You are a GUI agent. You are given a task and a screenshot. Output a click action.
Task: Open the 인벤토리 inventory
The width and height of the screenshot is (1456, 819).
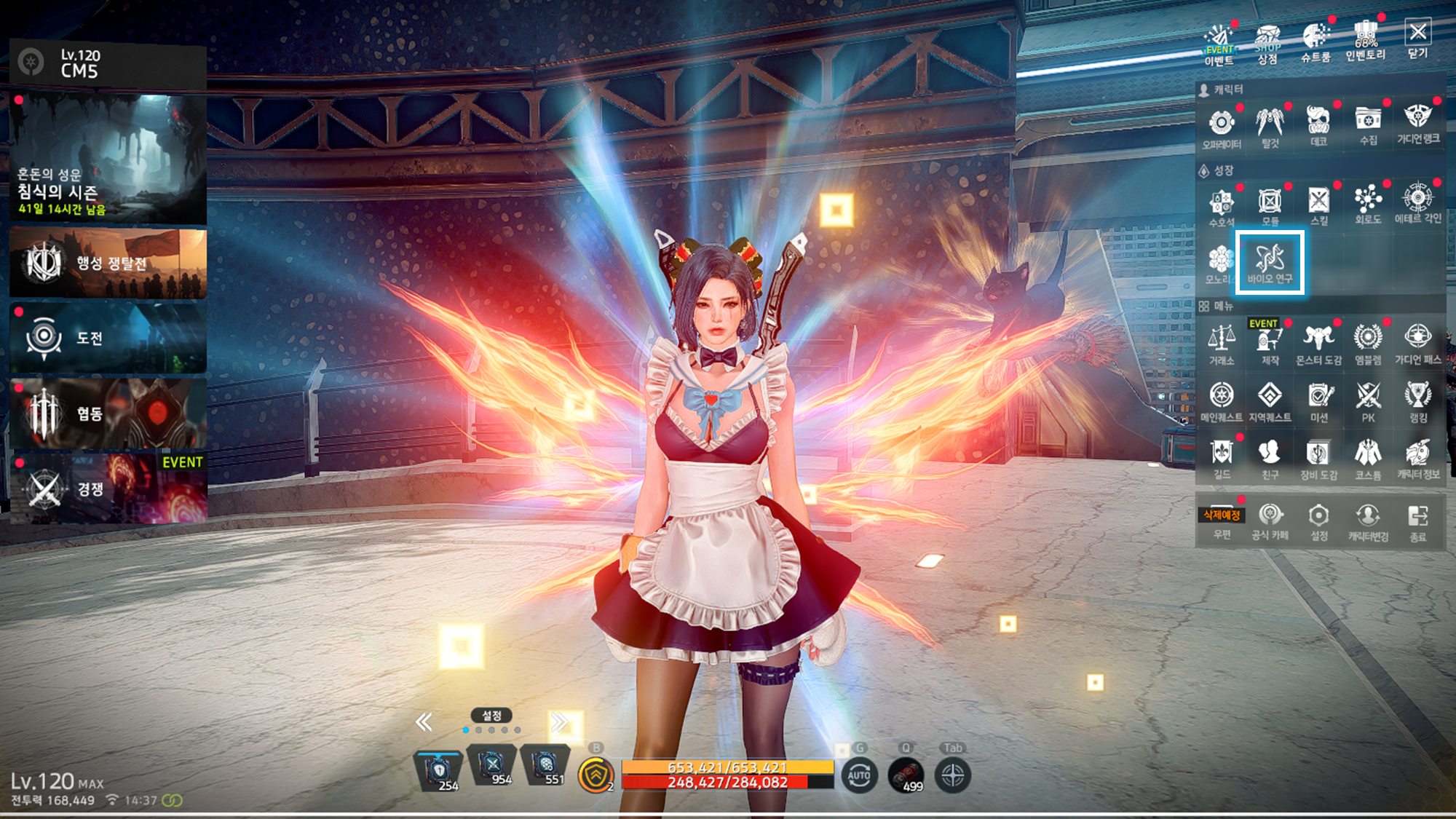(x=1366, y=41)
